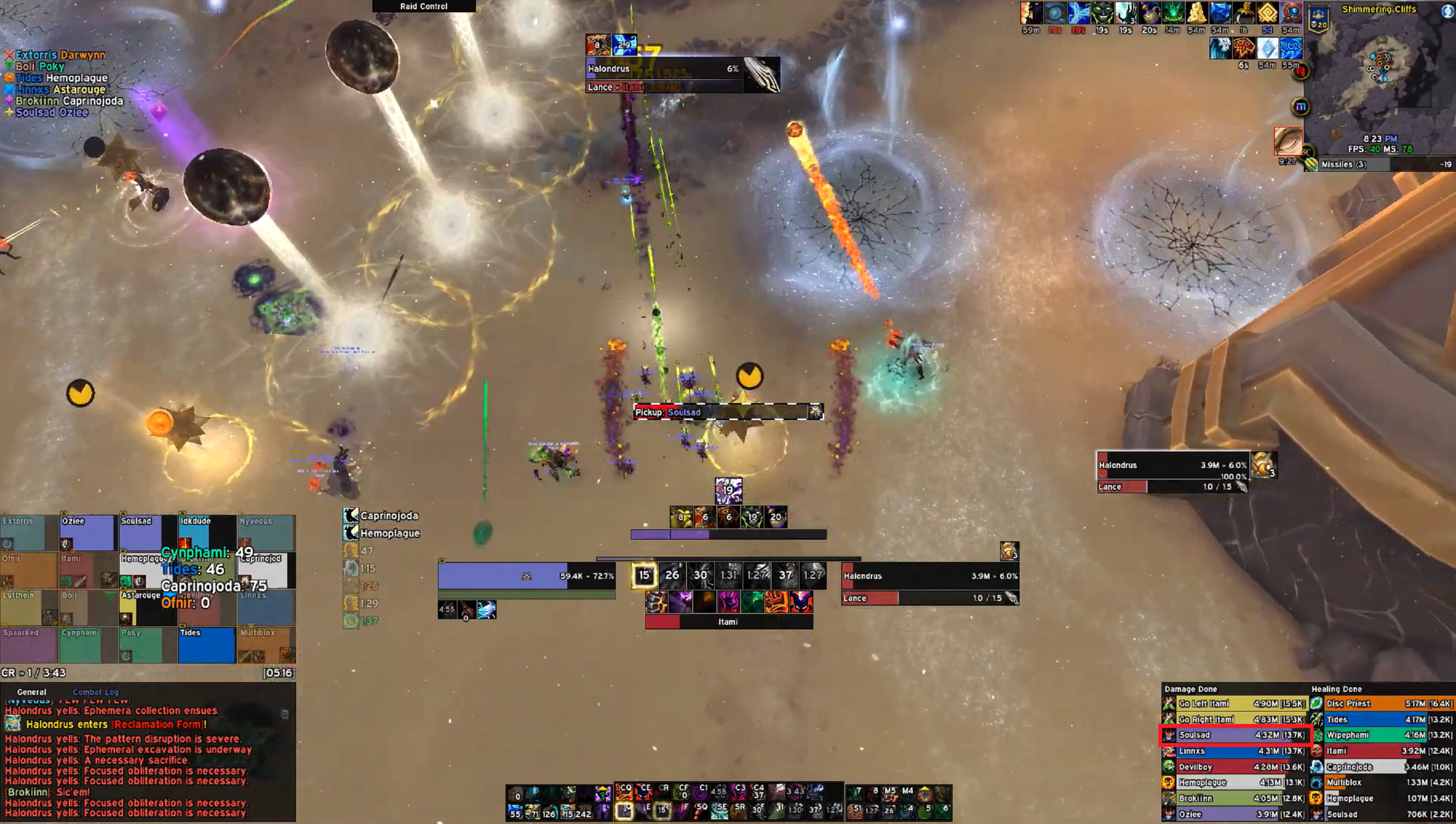The width and height of the screenshot is (1456, 824).
Task: Target Nyveous in the raid frames
Action: click(x=266, y=532)
